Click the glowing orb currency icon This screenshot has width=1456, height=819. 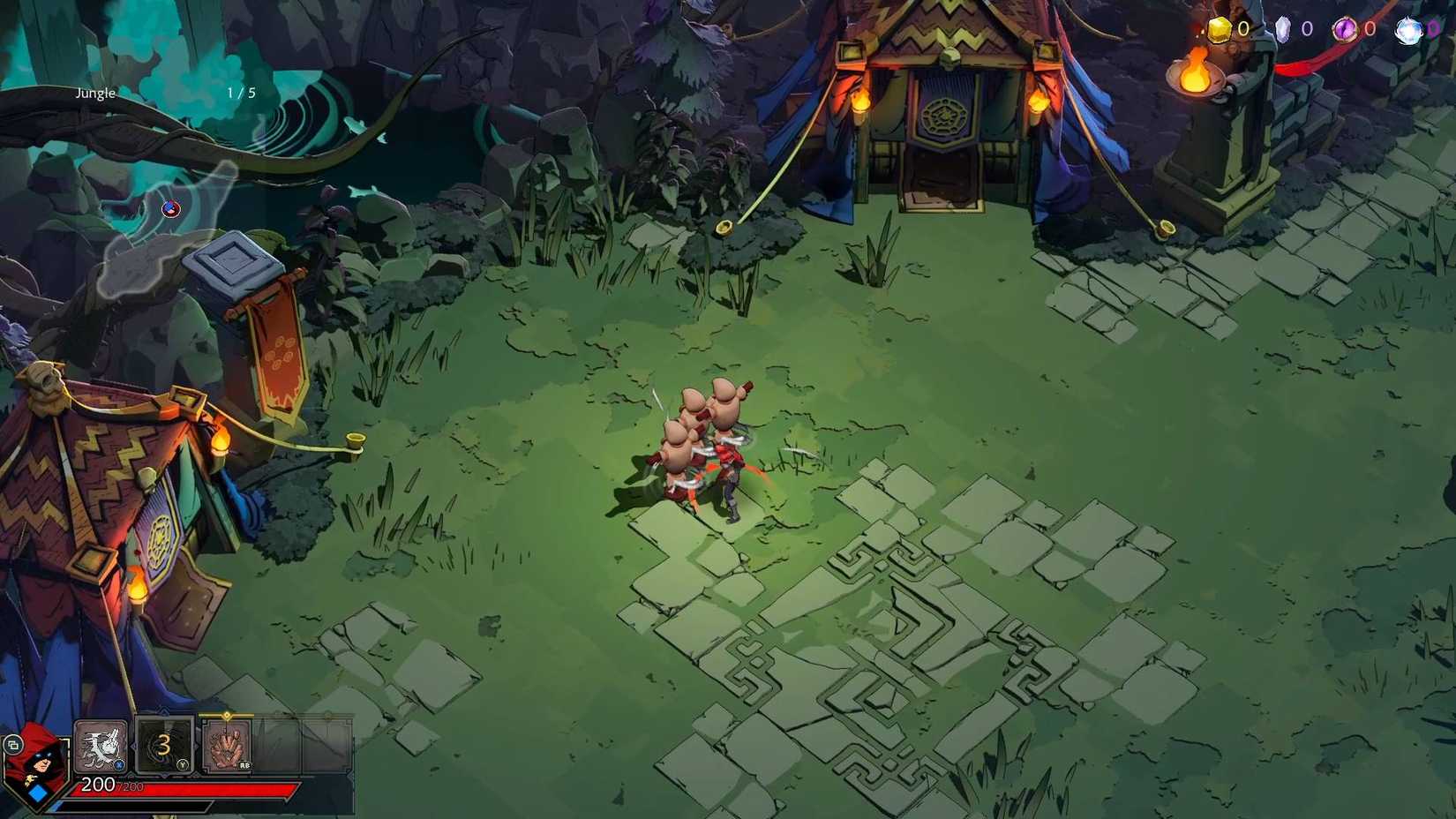pyautogui.click(x=1409, y=30)
